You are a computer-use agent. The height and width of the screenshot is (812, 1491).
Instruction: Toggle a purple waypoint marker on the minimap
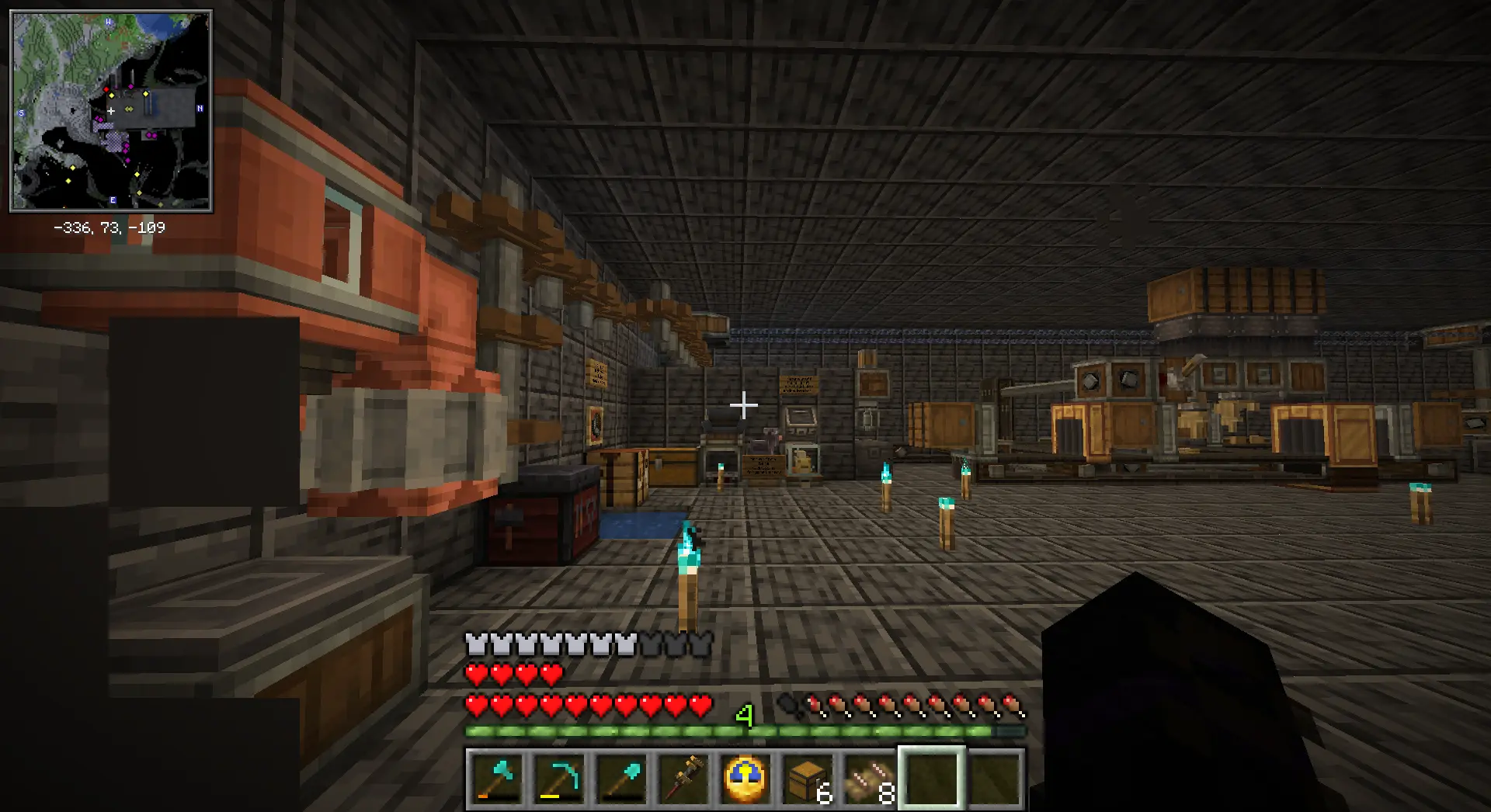click(130, 86)
